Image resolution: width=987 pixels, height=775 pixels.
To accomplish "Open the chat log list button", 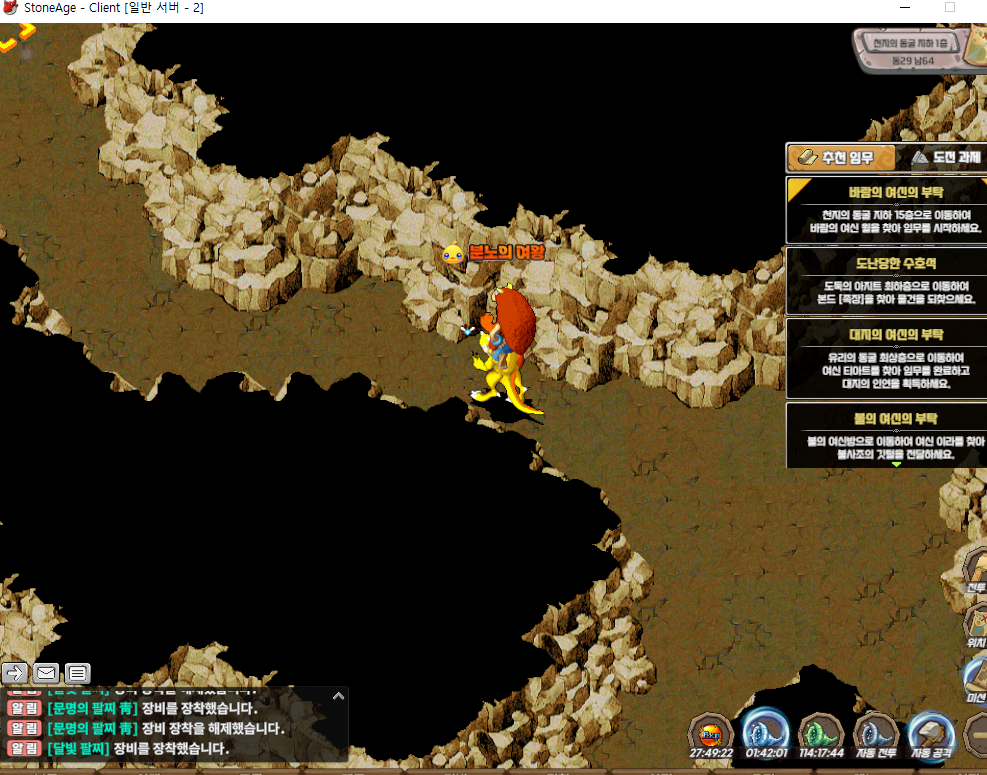I will tap(78, 672).
